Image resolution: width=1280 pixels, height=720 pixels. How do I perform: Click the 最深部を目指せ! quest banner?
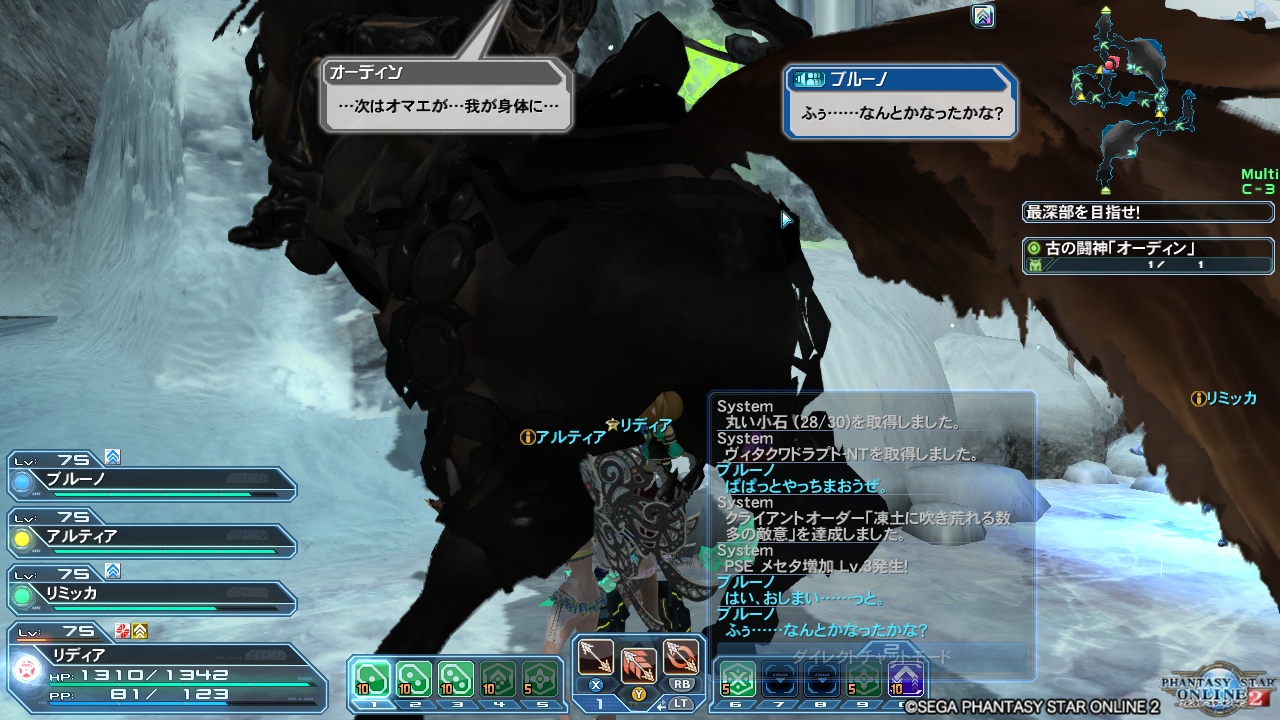click(1145, 211)
